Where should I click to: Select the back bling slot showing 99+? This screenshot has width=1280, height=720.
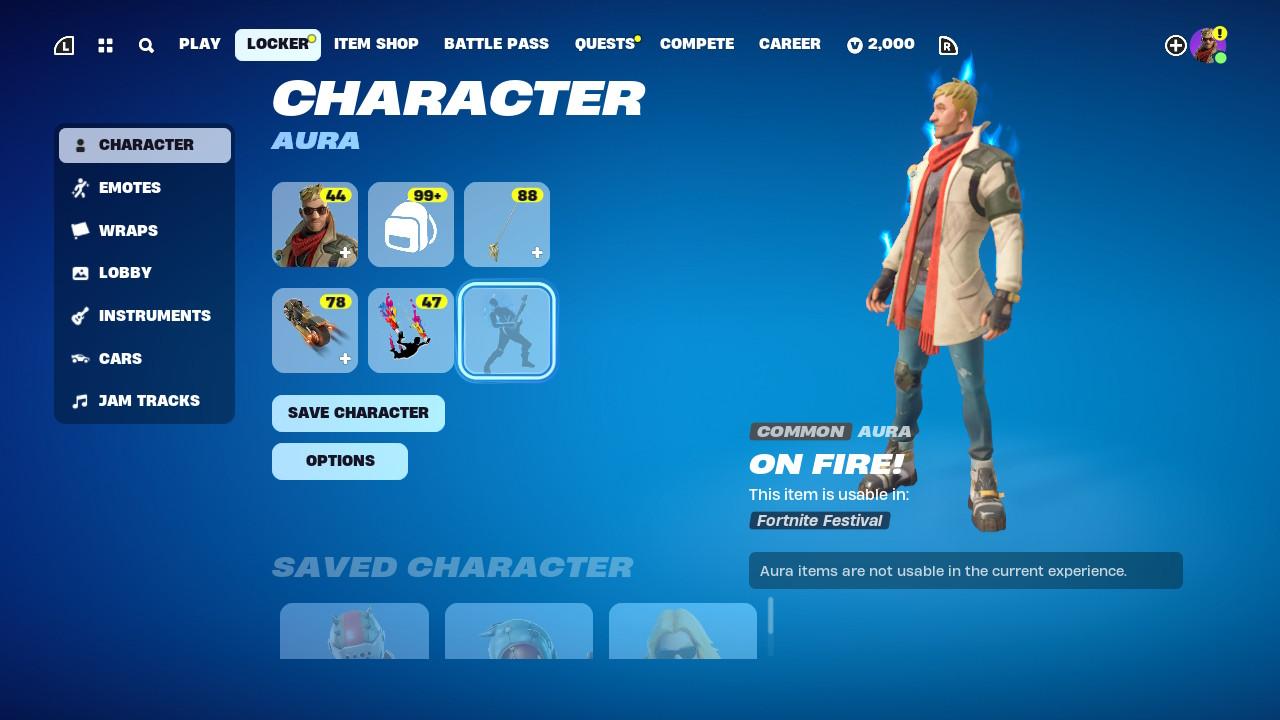coord(410,224)
